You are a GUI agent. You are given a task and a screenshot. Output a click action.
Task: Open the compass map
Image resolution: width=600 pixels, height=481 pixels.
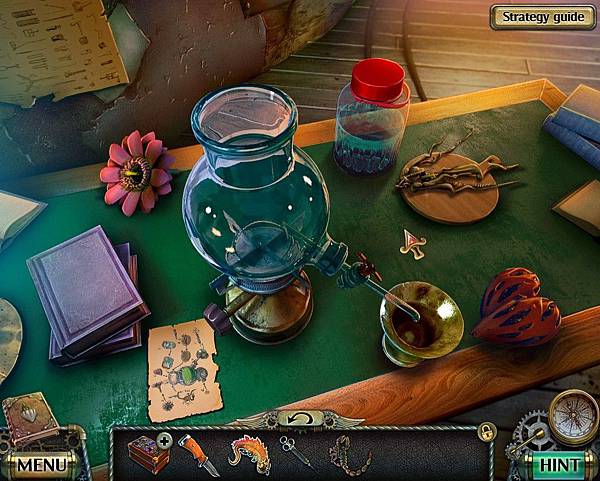coord(574,412)
